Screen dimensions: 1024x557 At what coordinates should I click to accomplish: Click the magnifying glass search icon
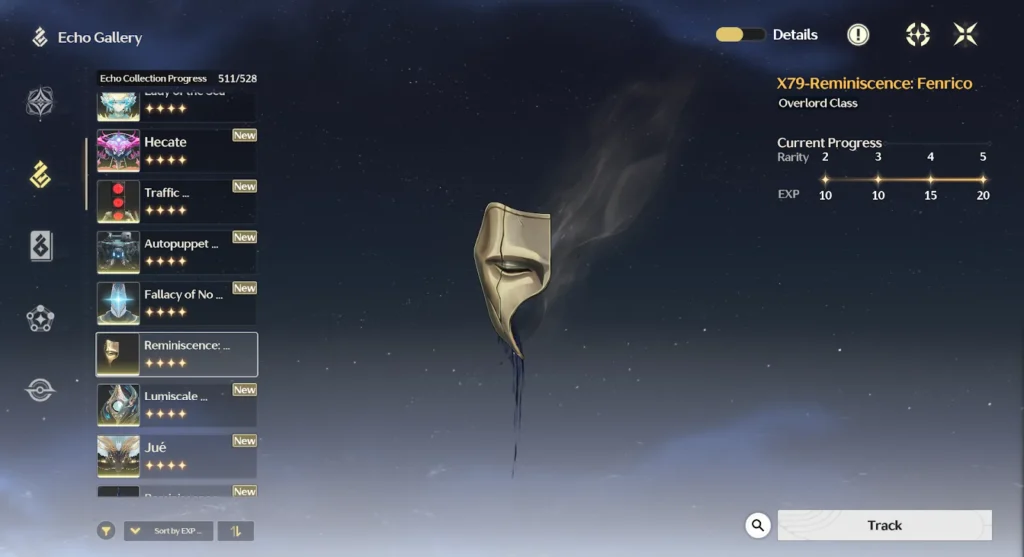[758, 525]
